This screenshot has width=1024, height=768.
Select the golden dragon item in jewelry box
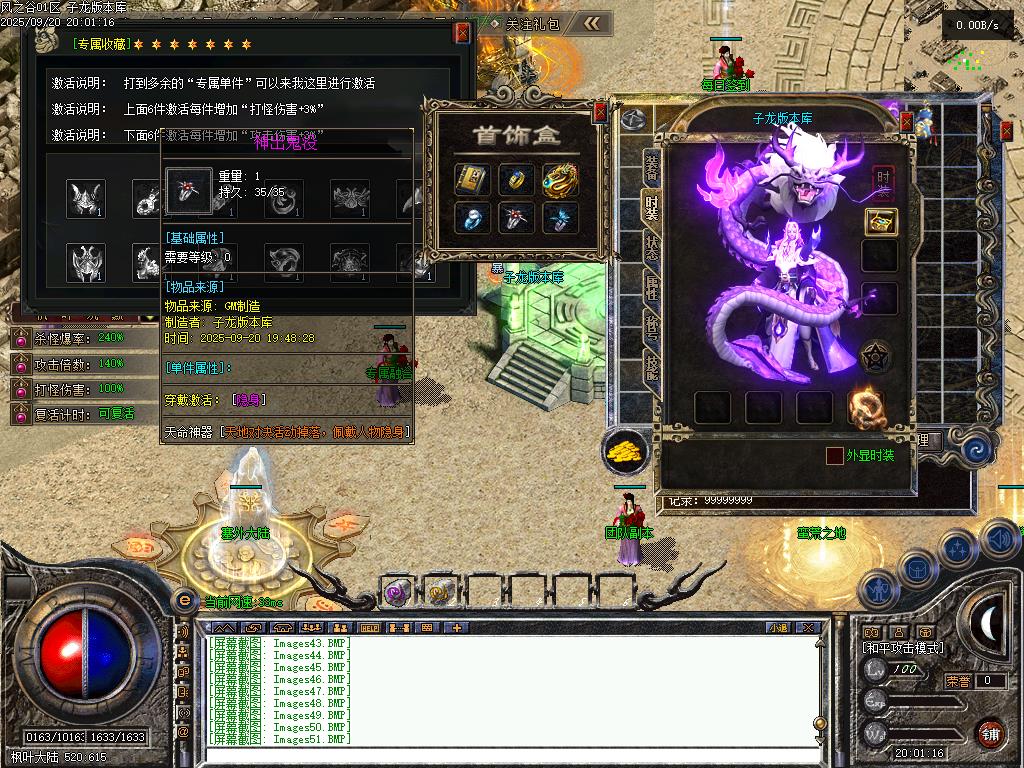pyautogui.click(x=560, y=180)
